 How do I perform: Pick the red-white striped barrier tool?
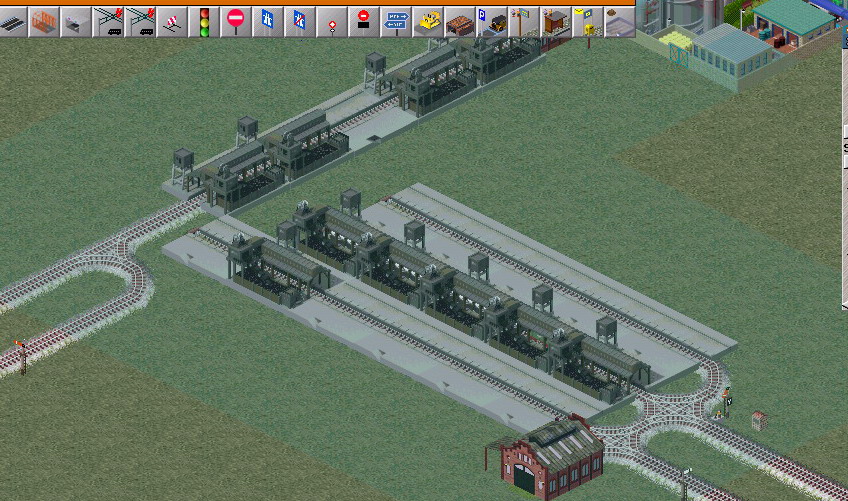[x=172, y=22]
